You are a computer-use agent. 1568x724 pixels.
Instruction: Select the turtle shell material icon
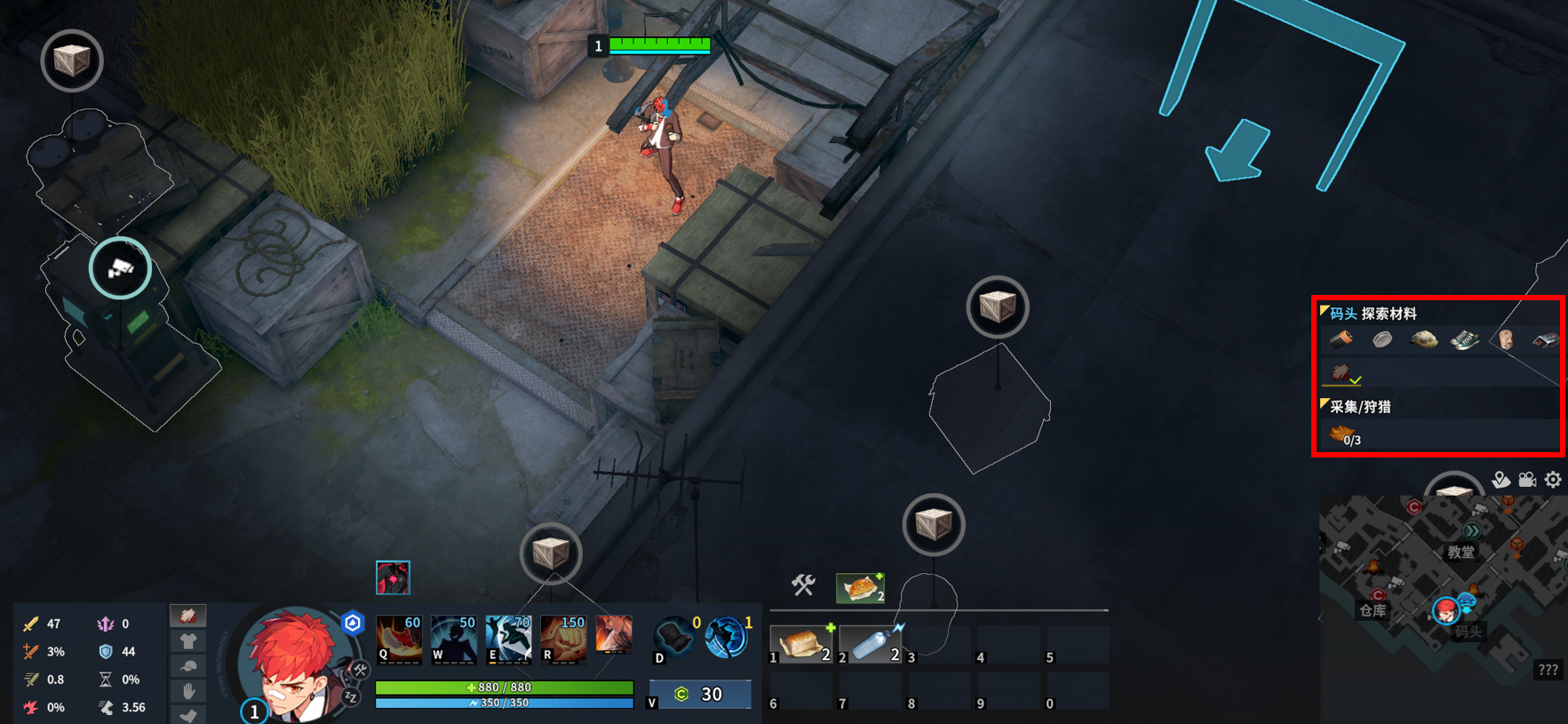[x=1423, y=339]
